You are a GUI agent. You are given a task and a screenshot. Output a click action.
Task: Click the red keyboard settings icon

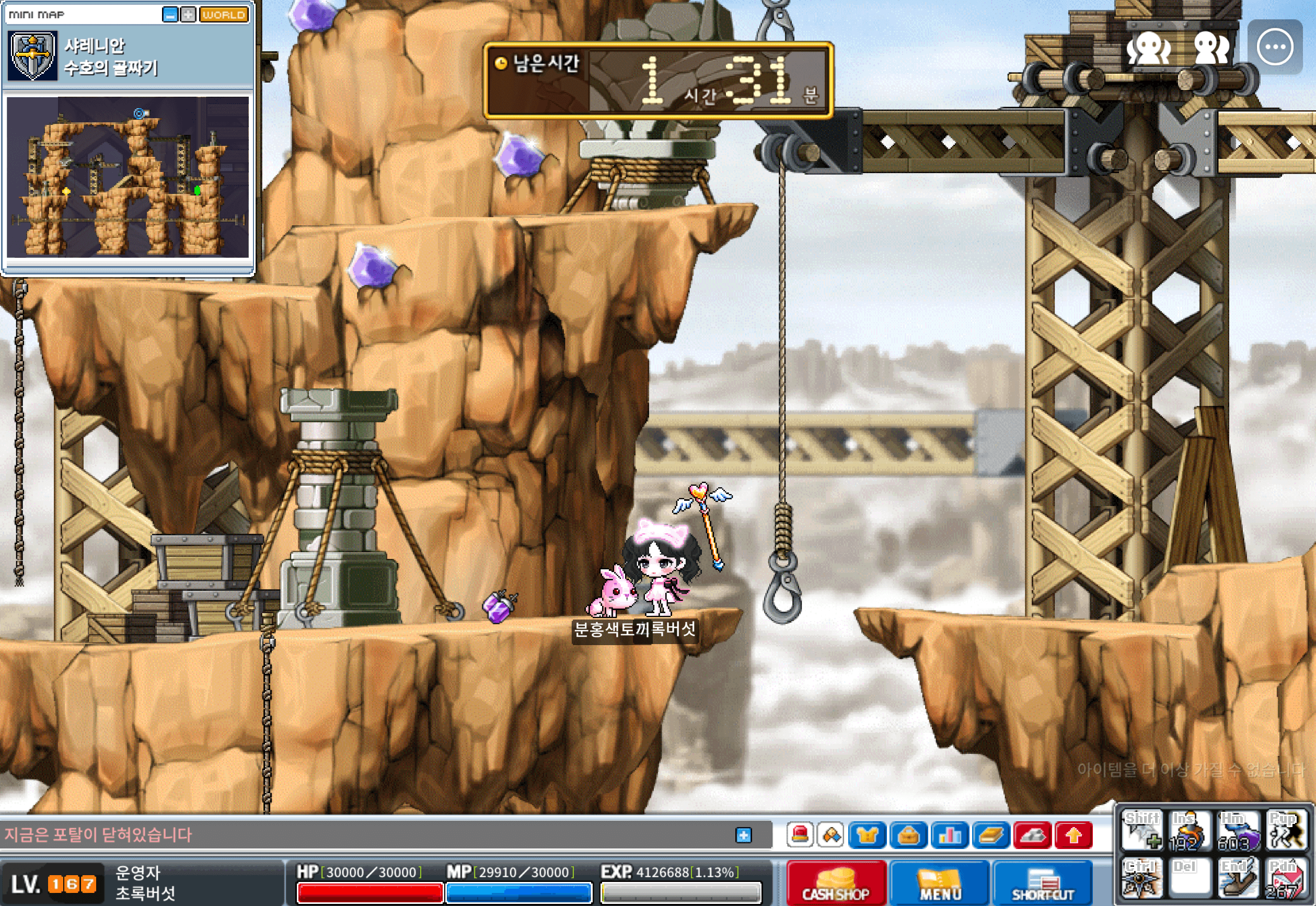click(1032, 835)
